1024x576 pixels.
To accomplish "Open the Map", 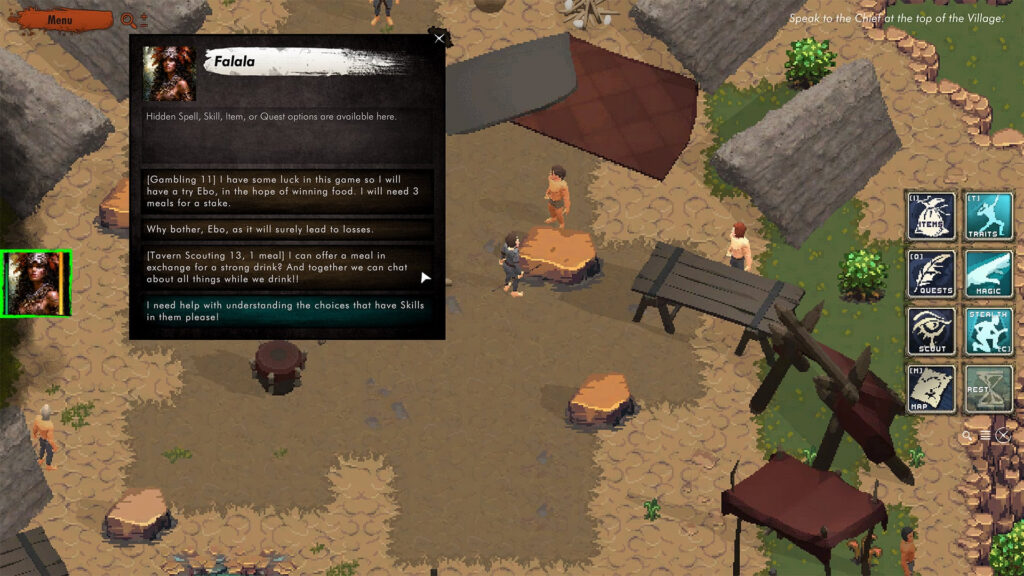I will click(931, 389).
